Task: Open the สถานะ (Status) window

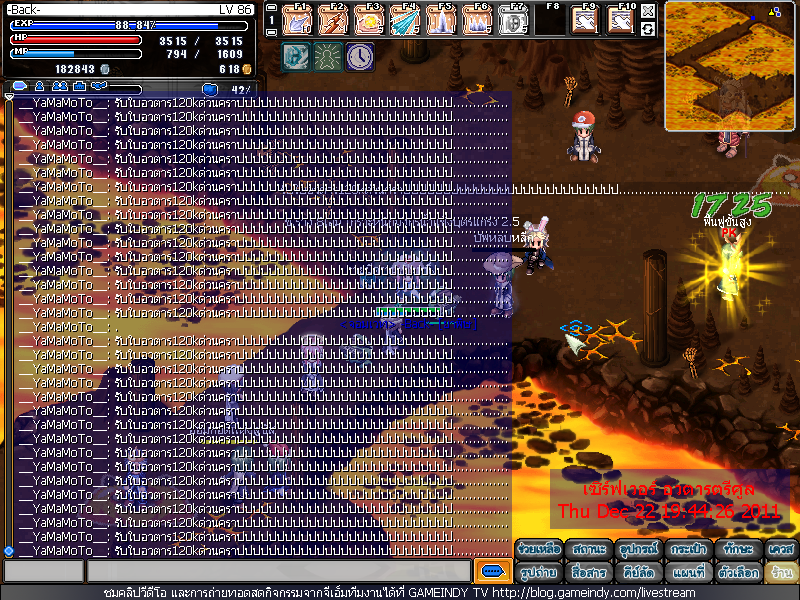Action: (588, 549)
